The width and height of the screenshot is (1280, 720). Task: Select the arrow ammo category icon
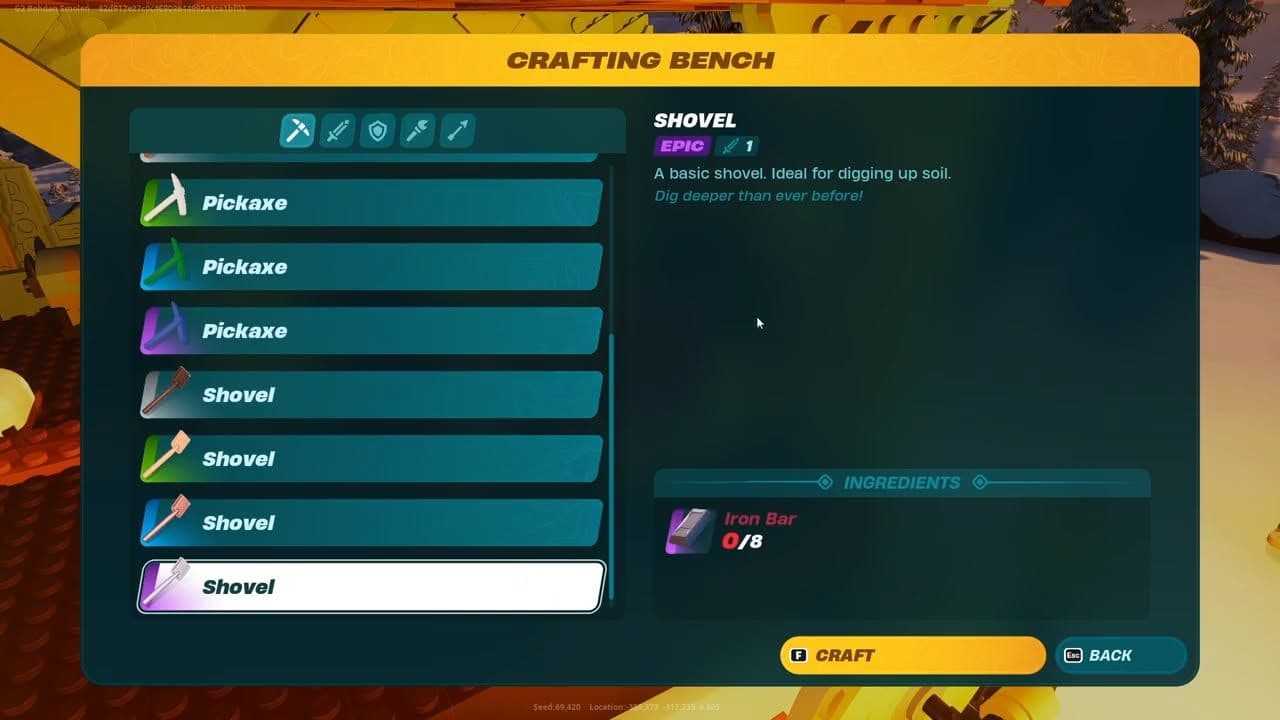(457, 129)
